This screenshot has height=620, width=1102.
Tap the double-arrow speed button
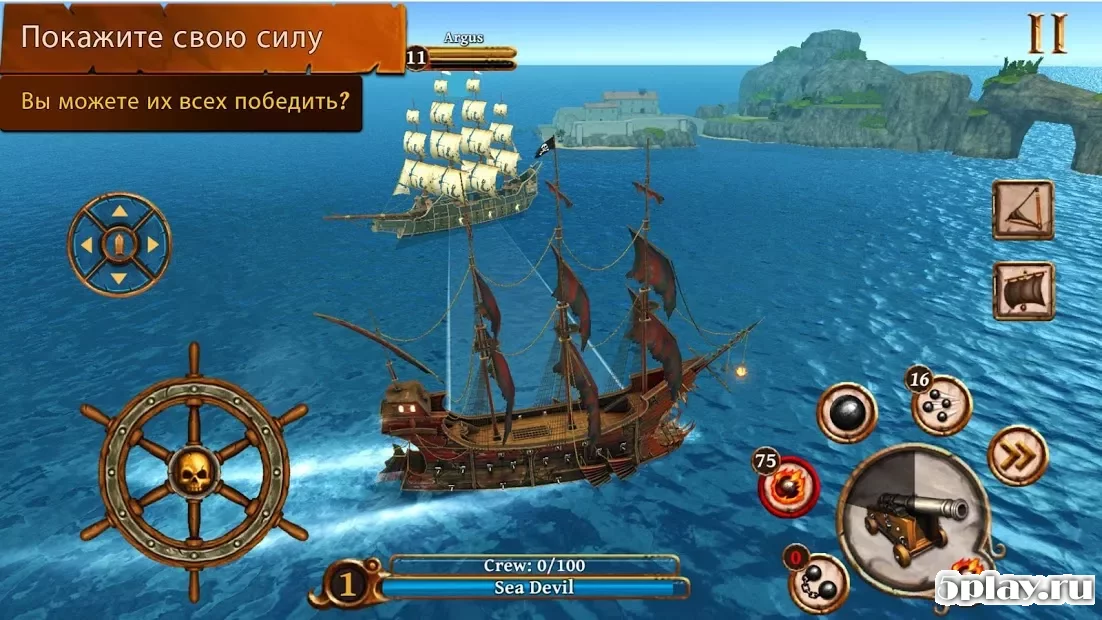click(1016, 456)
